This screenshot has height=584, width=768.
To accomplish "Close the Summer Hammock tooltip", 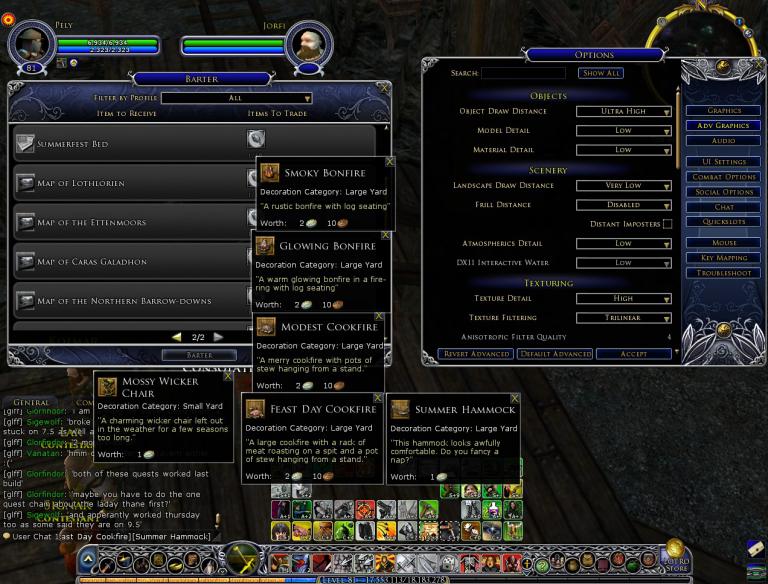I will (x=515, y=398).
